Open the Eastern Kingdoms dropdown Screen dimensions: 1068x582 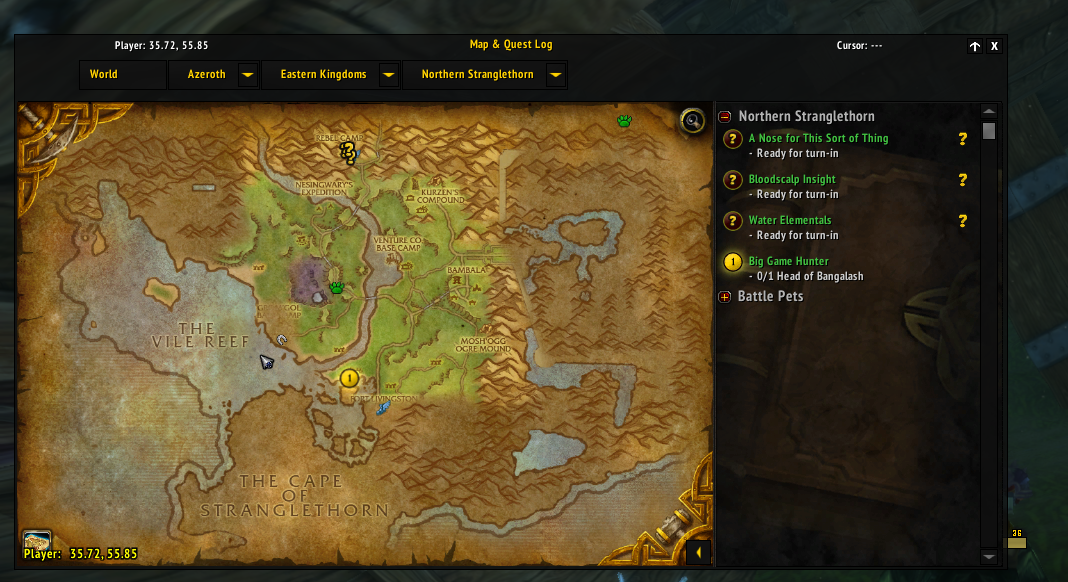[389, 75]
